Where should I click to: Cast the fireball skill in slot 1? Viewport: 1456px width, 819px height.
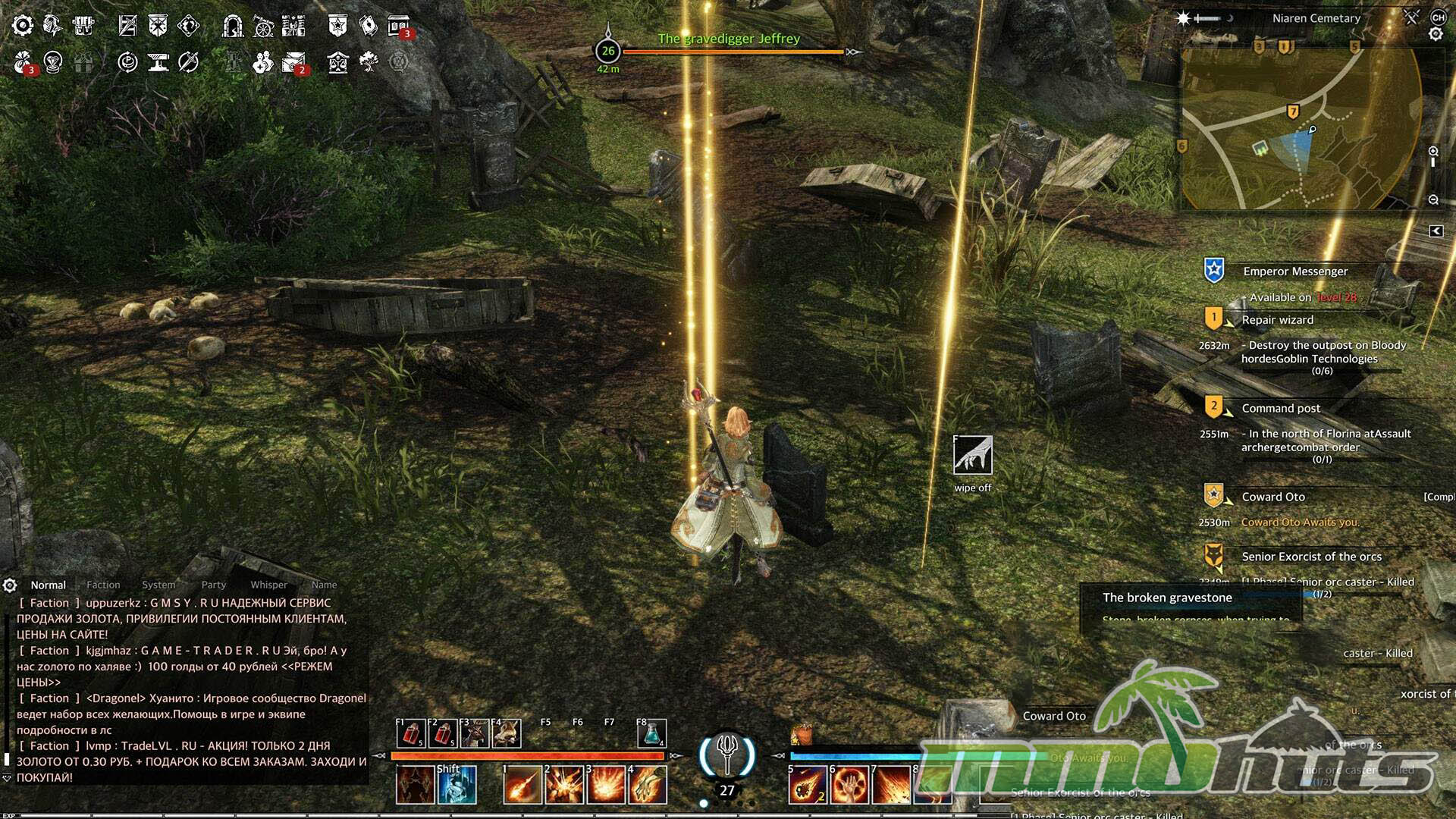click(x=522, y=784)
